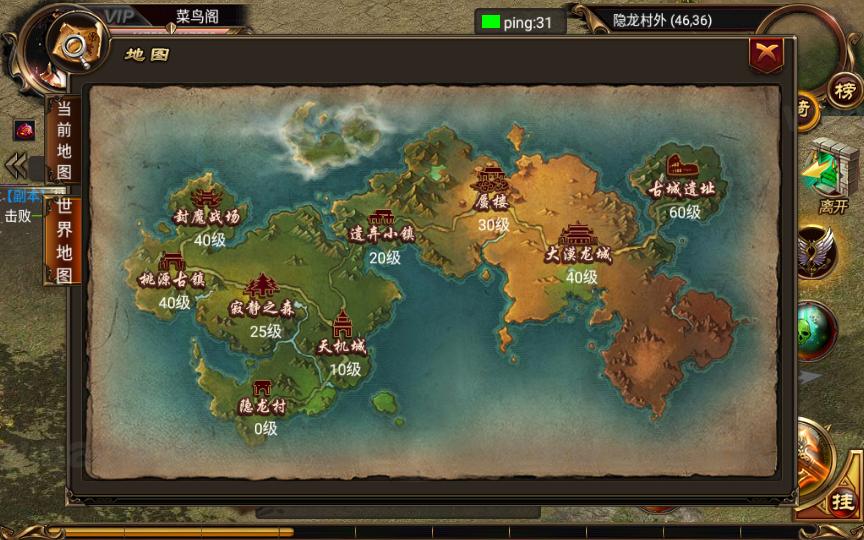Click the 离开 exit button

[x=832, y=175]
